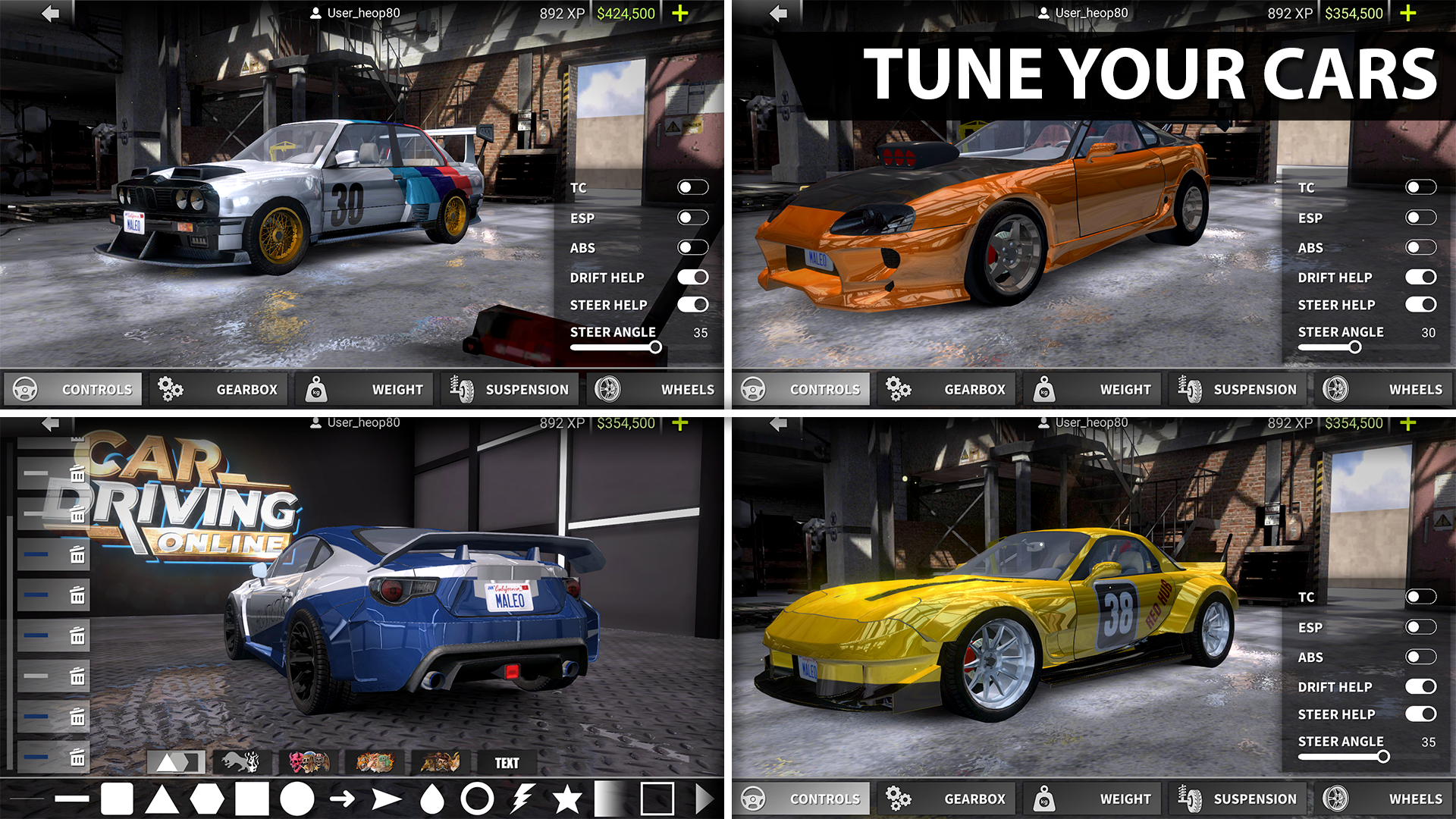This screenshot has width=1456, height=819.
Task: Choose the water drop decal shape
Action: pos(431,799)
